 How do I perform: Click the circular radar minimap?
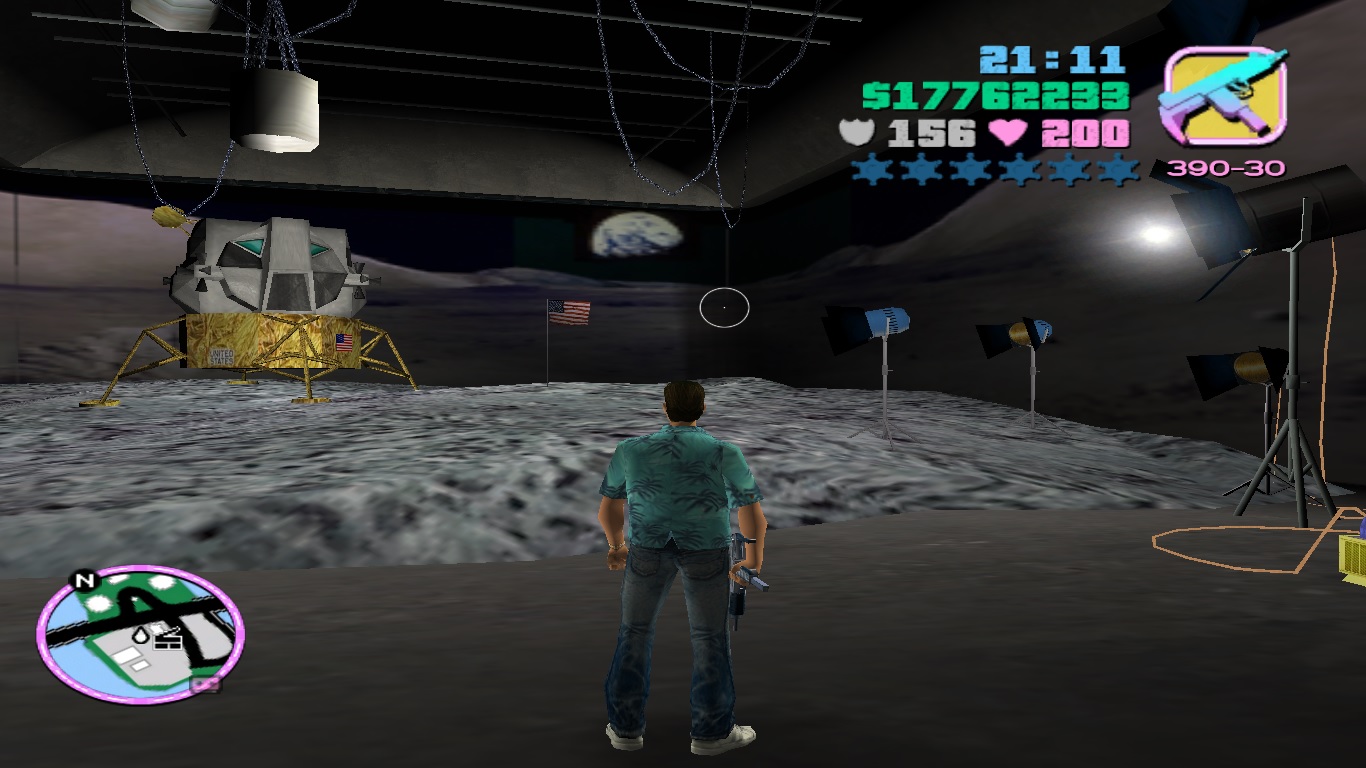click(x=140, y=631)
